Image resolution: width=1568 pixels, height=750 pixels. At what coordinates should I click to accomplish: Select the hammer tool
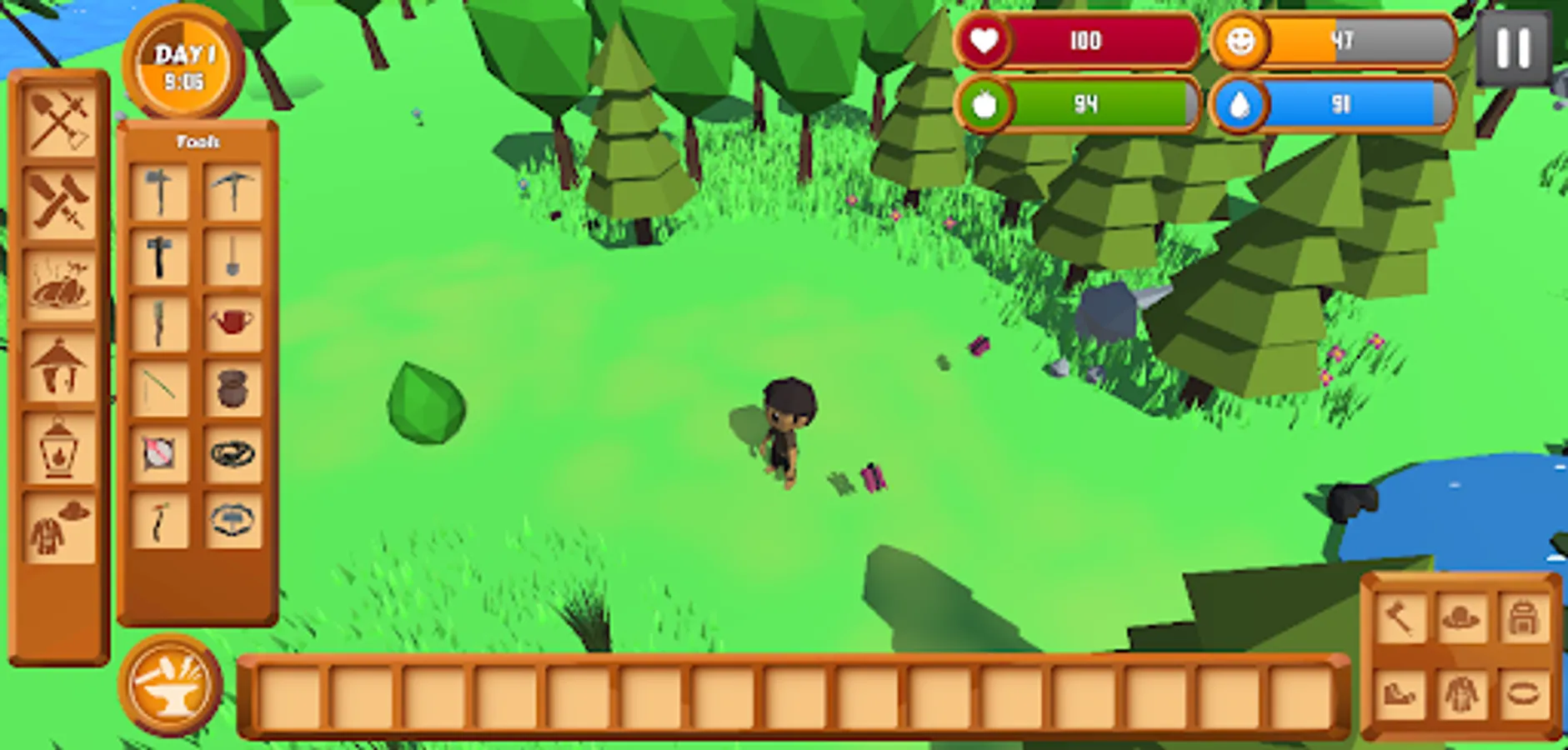click(x=161, y=257)
